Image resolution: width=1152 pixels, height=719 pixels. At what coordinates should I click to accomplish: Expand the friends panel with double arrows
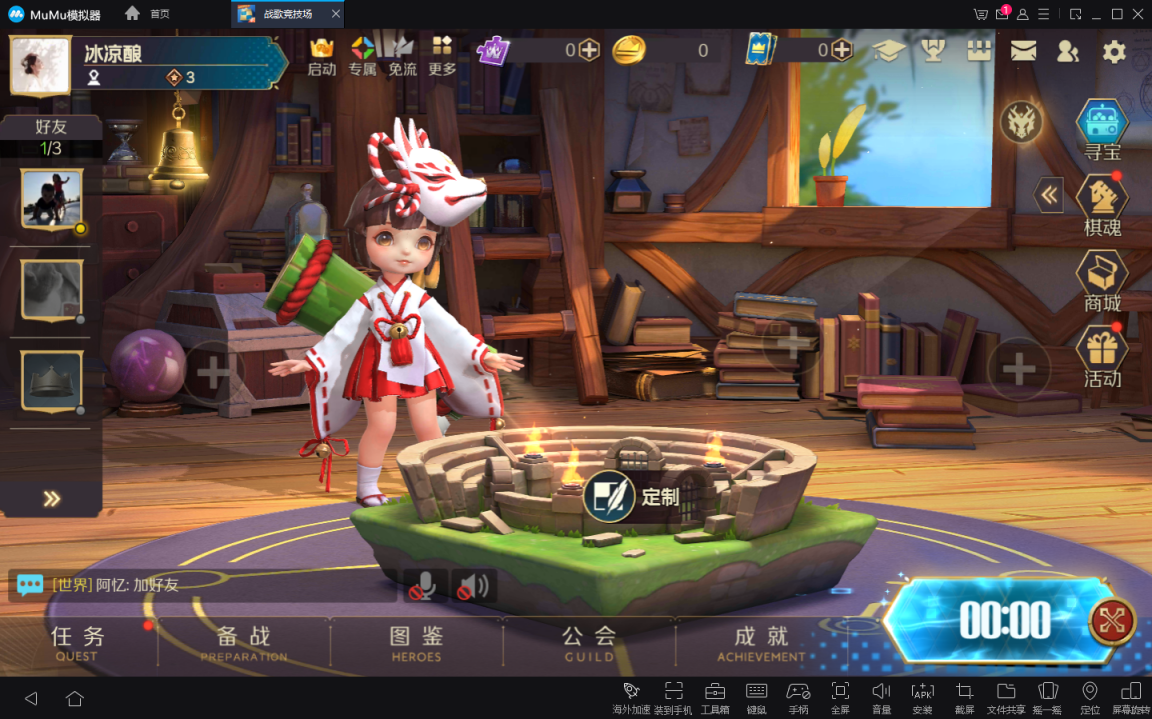coord(52,499)
